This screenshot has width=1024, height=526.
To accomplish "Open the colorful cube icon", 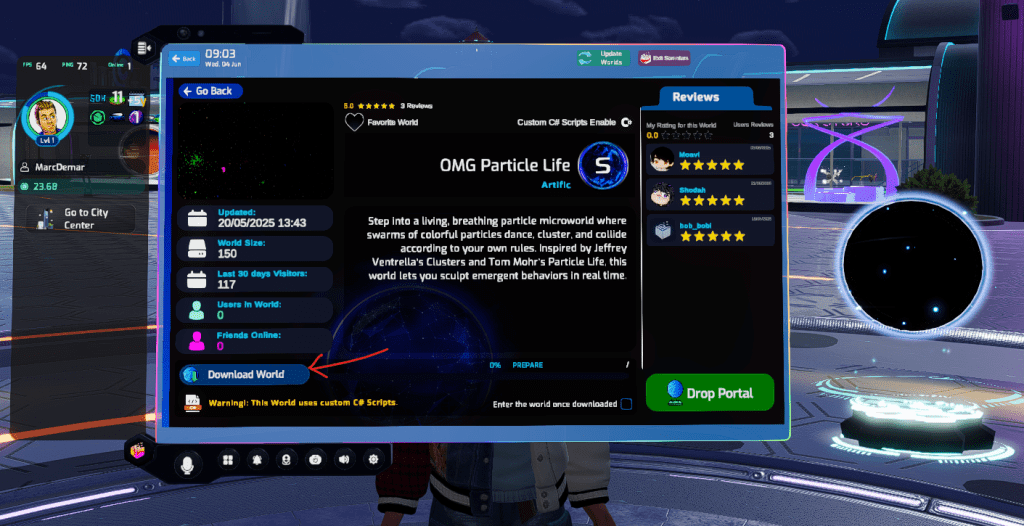I will click(x=136, y=452).
